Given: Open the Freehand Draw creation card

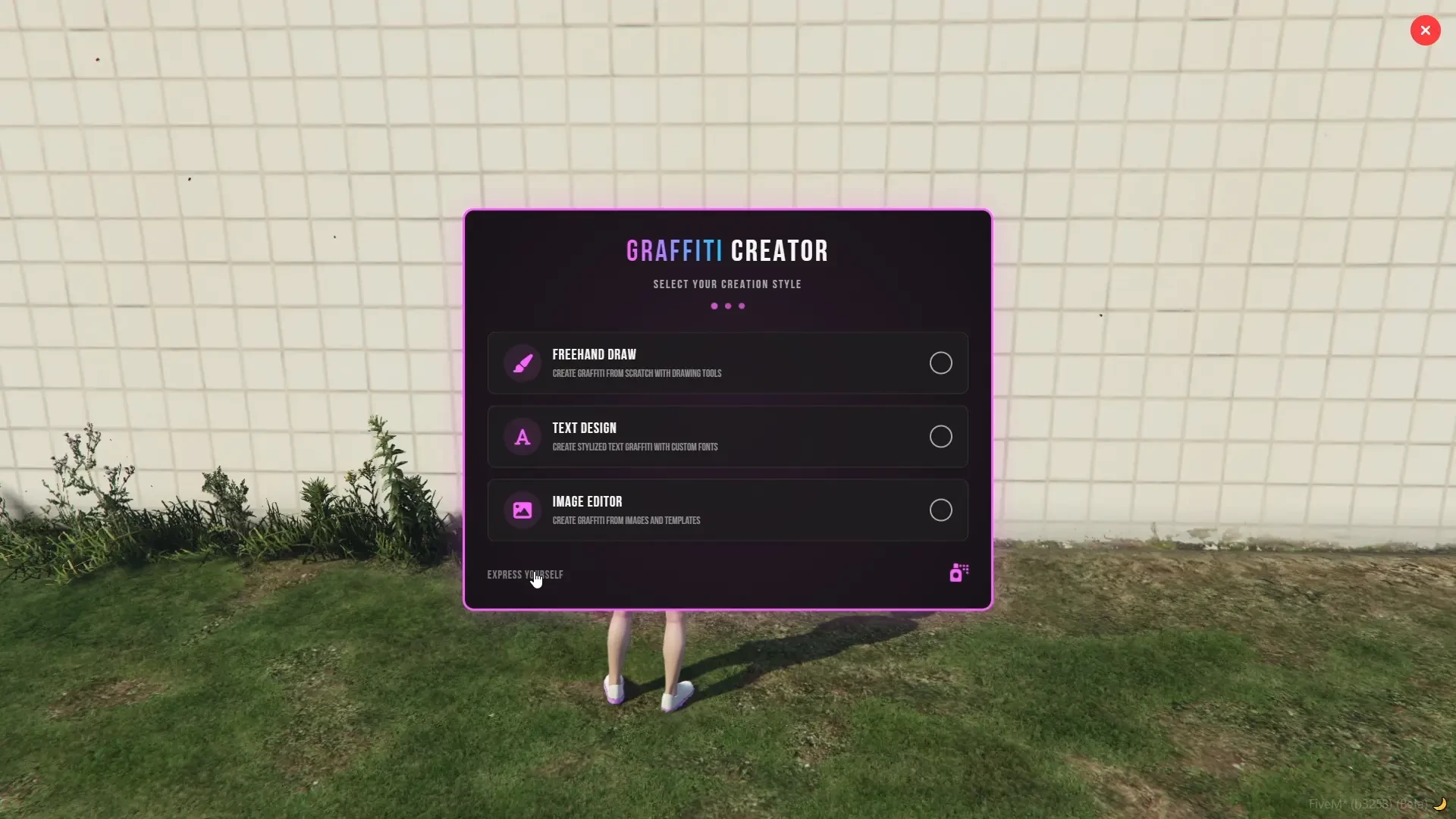Looking at the screenshot, I should 726,362.
